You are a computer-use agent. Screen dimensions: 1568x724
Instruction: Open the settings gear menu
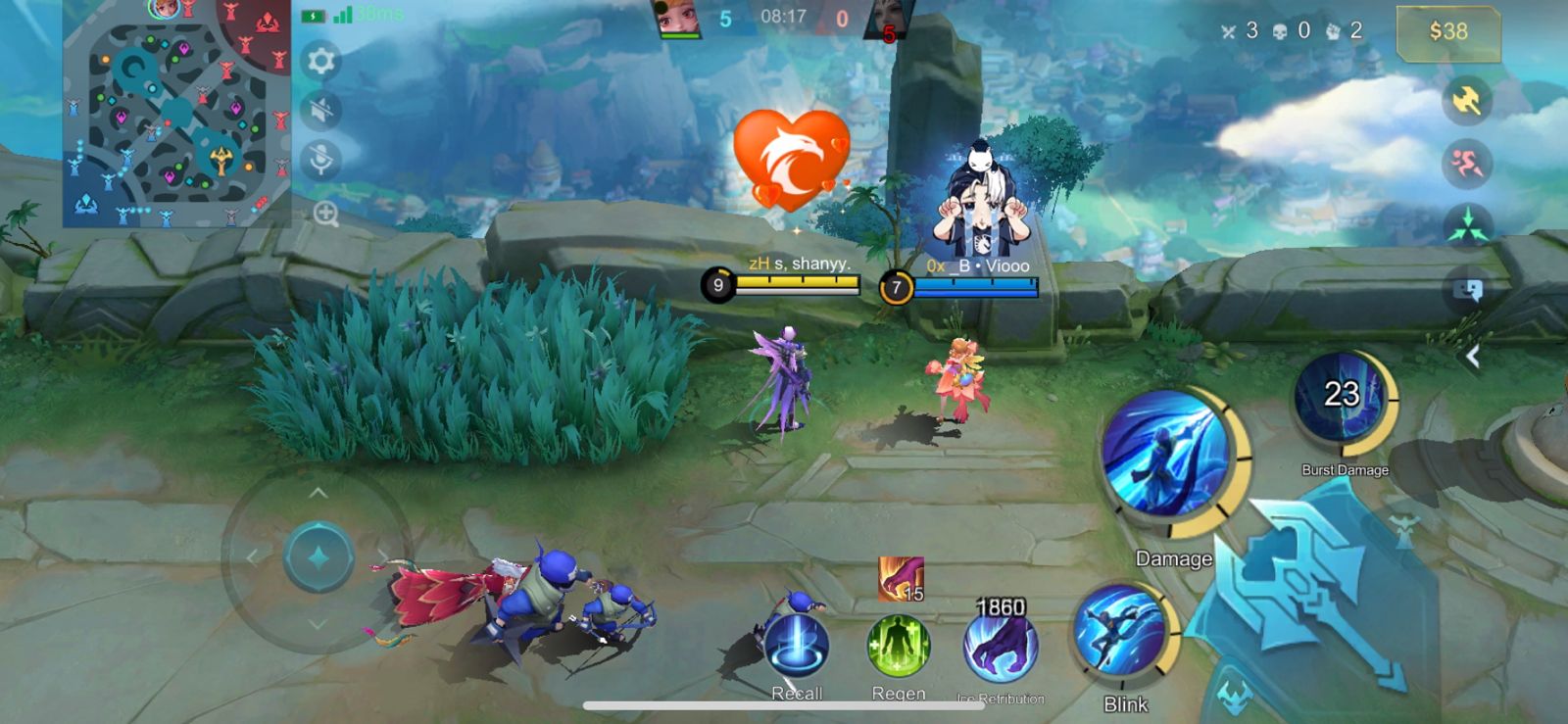point(320,62)
